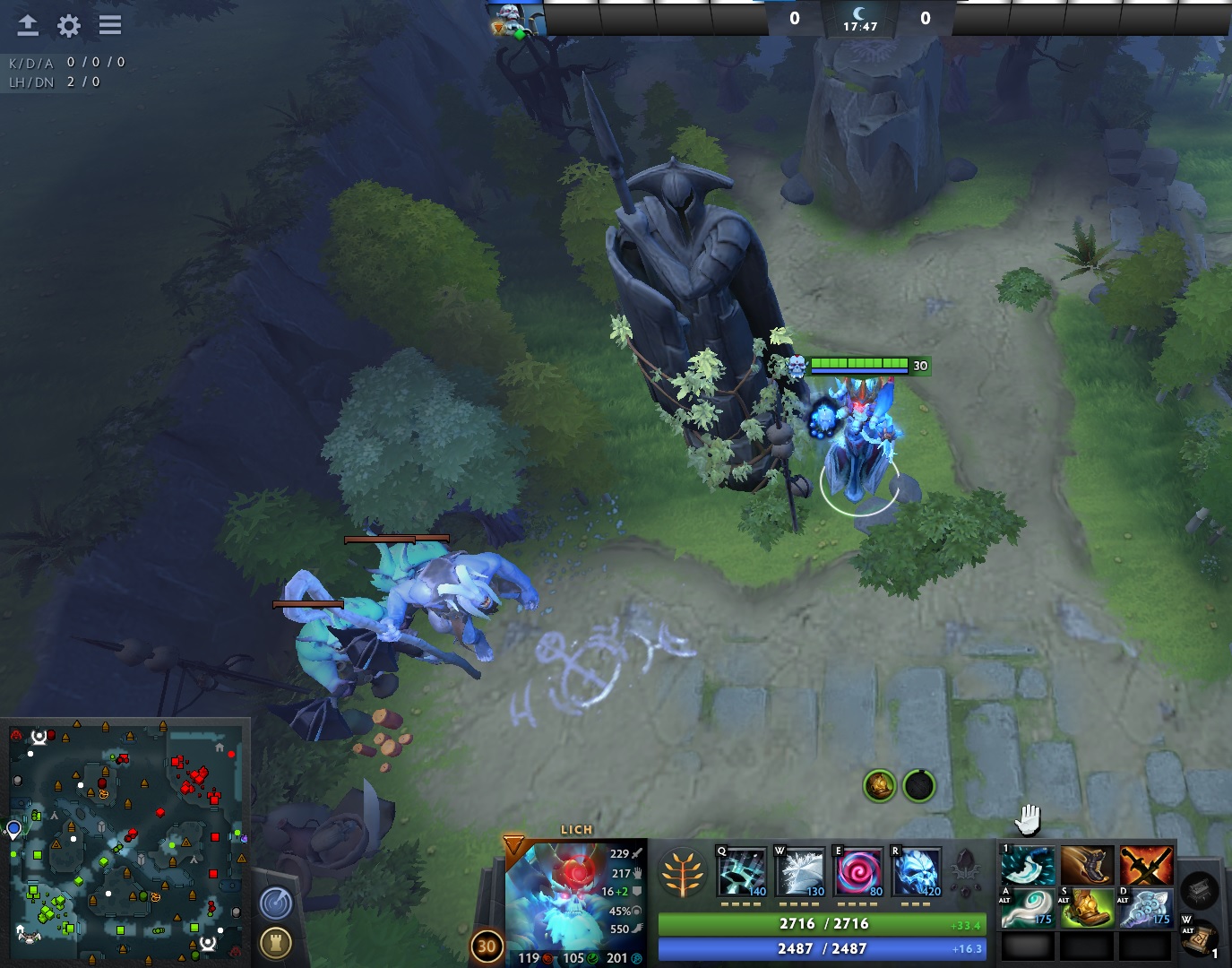Open the hamburger main menu

tap(110, 25)
